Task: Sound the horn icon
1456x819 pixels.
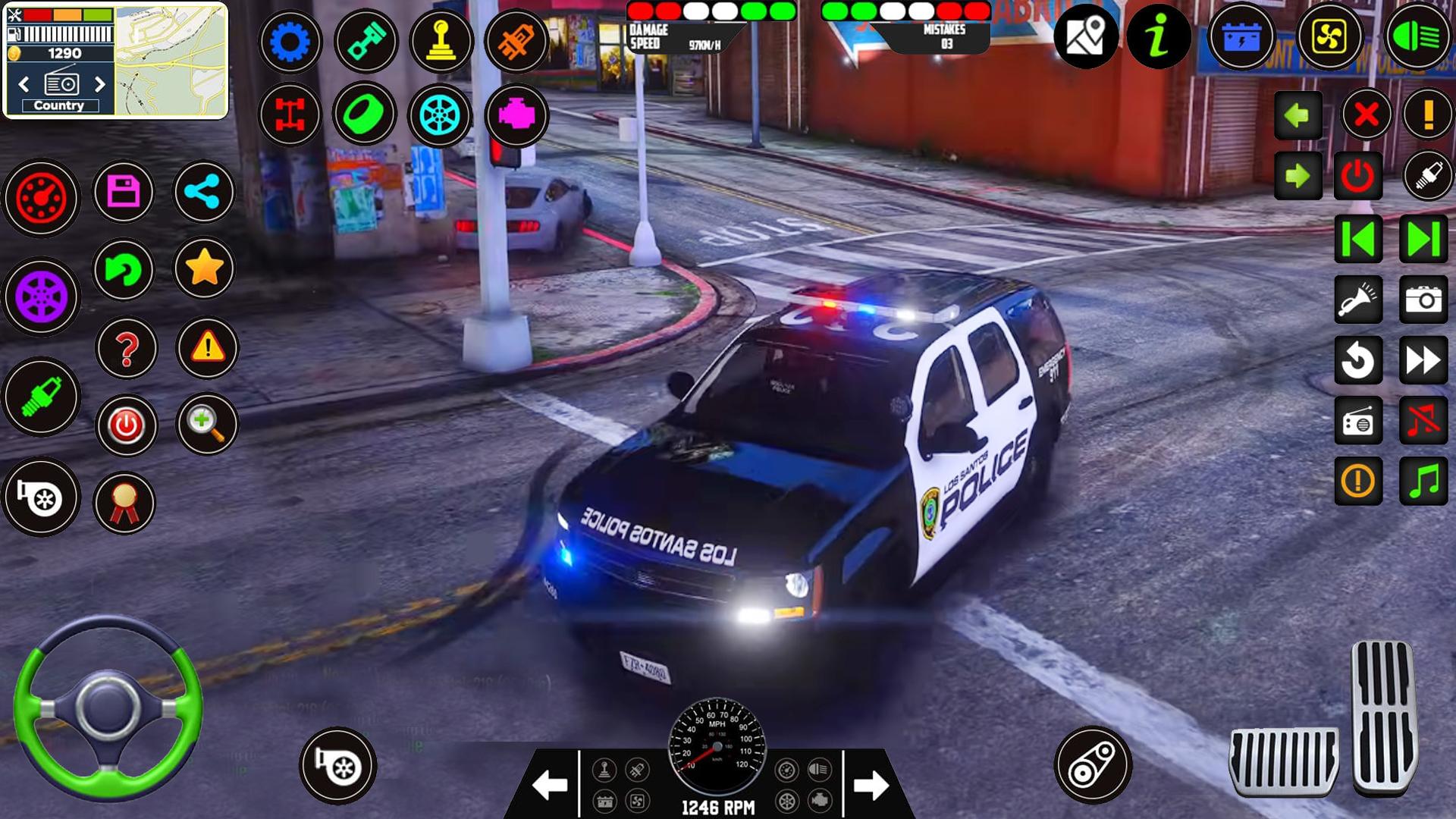Action: tap(1357, 300)
